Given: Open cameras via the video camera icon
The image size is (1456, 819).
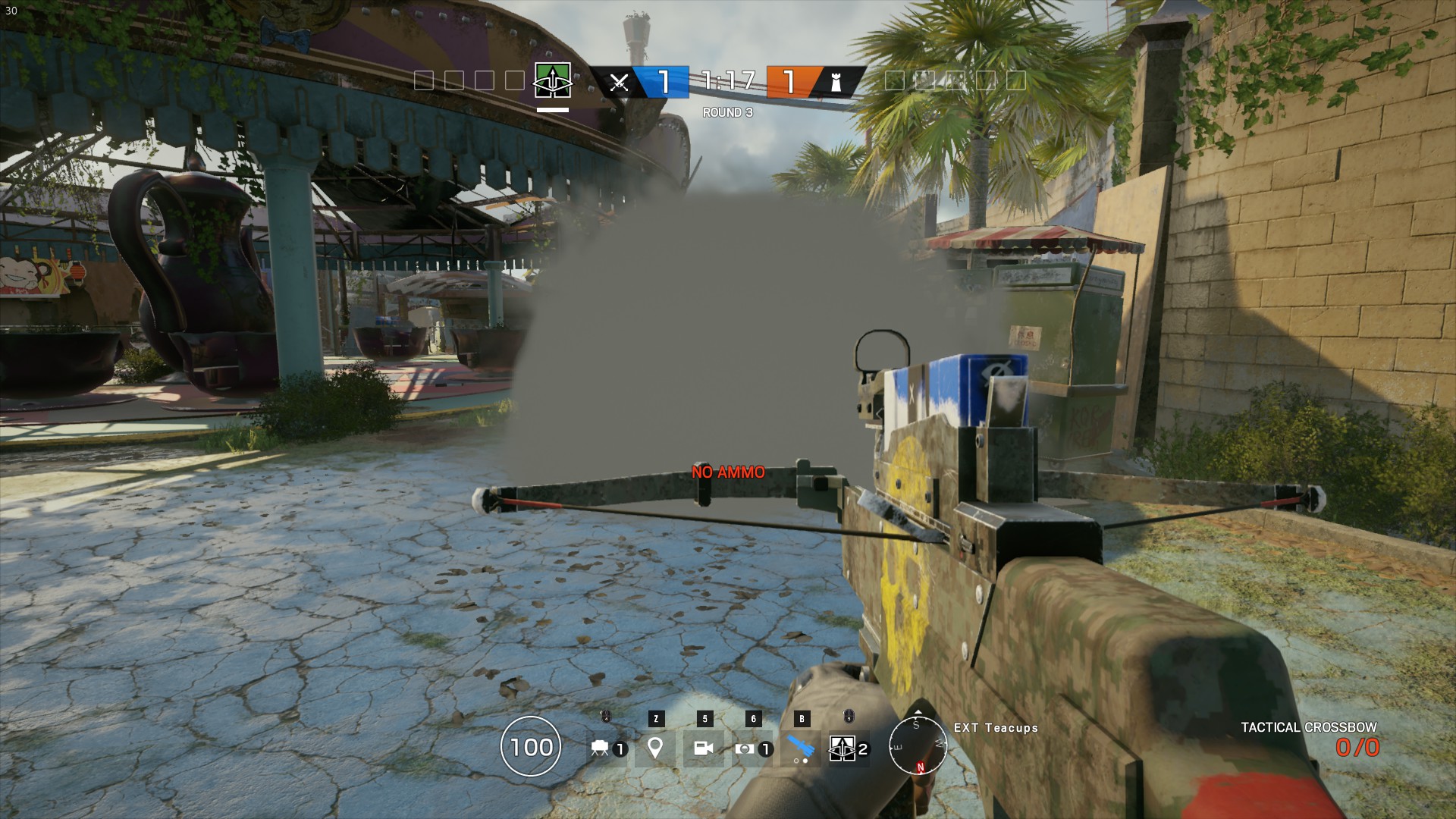Looking at the screenshot, I should pos(704,748).
